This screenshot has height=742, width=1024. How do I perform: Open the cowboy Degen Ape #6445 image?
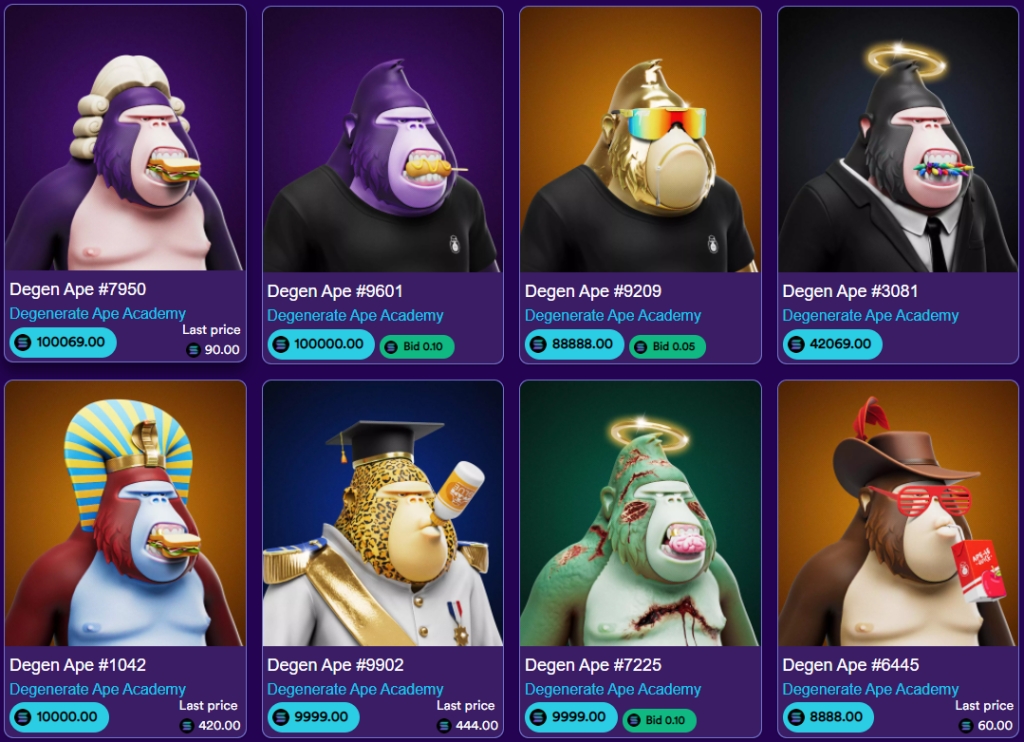897,514
